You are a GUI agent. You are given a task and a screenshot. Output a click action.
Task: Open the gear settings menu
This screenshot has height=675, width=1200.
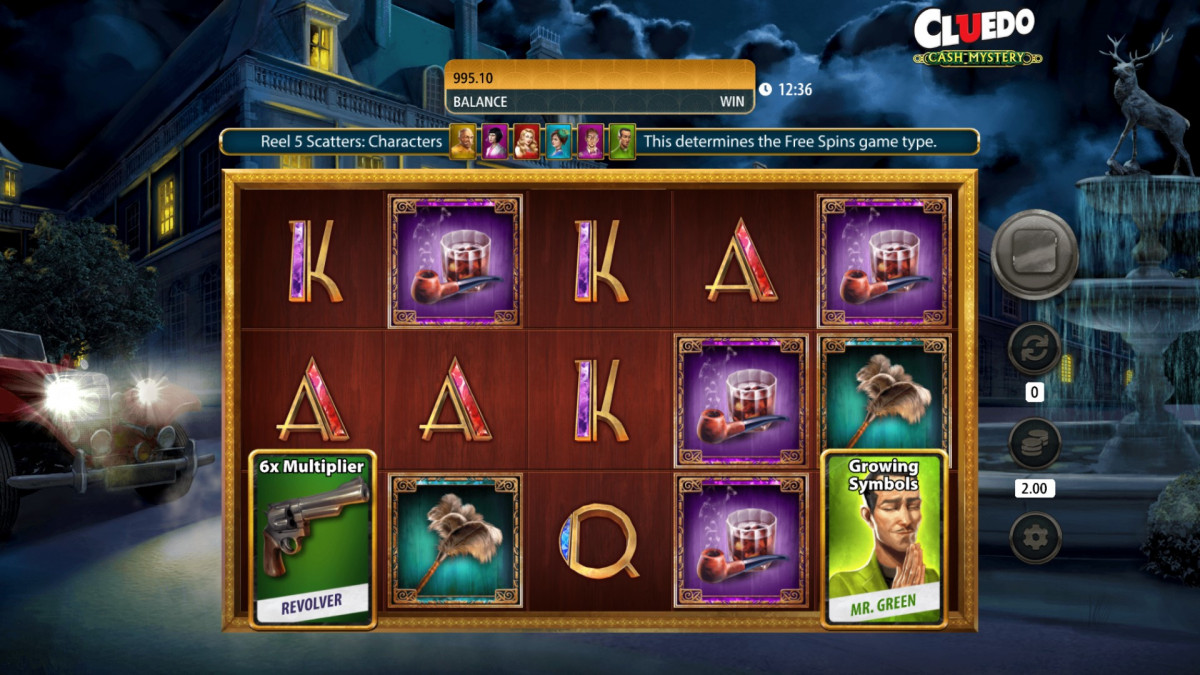[1034, 538]
